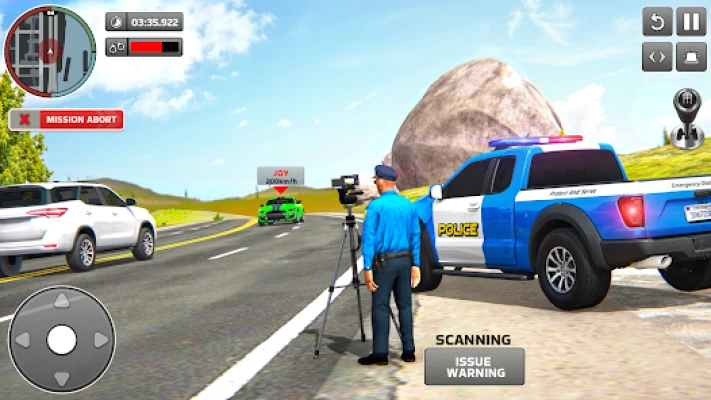Screen dimensions: 711x400
Task: Click the white joystick center knob
Action: (x=61, y=340)
